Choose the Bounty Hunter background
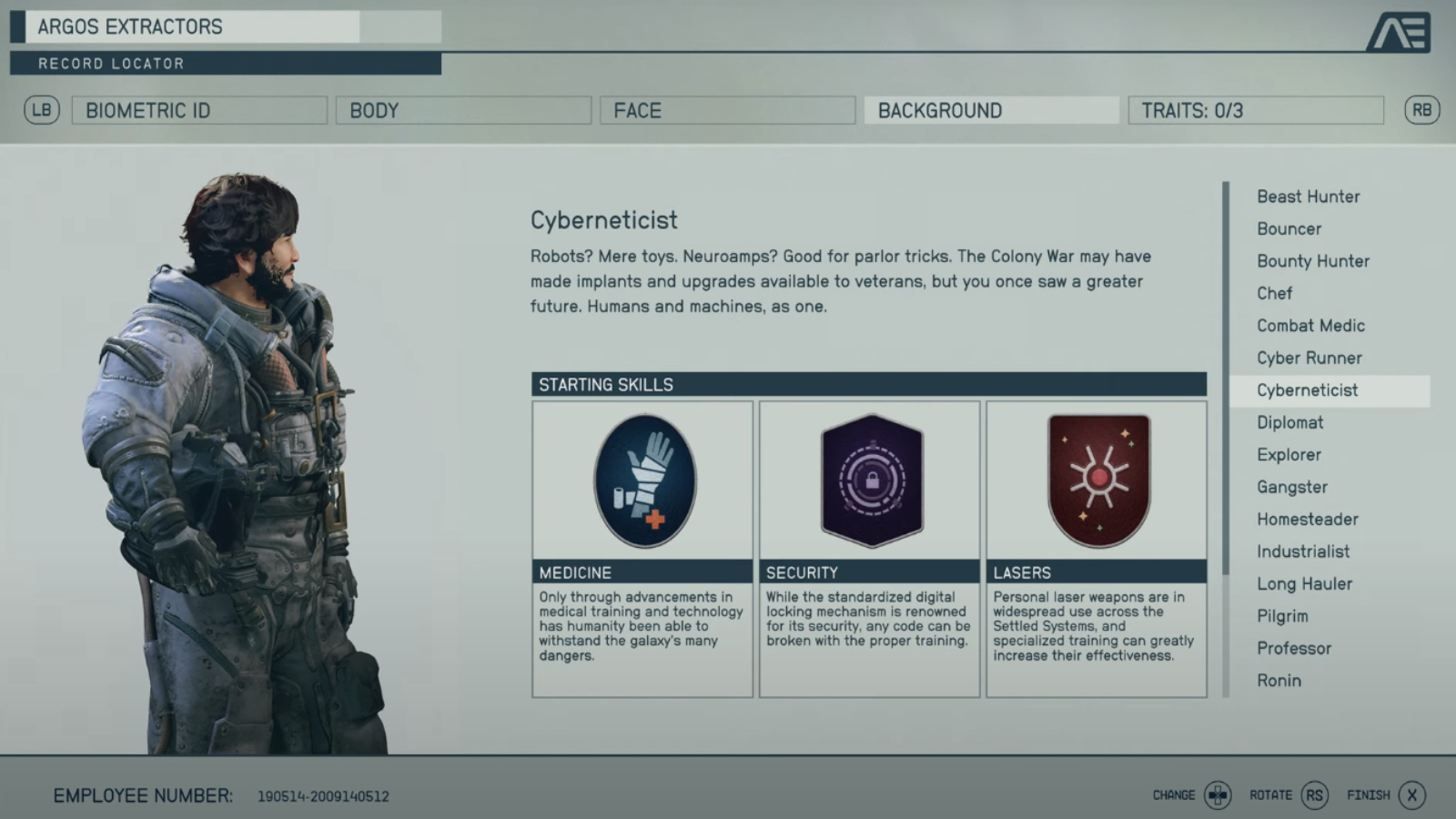Screen dimensions: 1456x819 pos(1312,261)
